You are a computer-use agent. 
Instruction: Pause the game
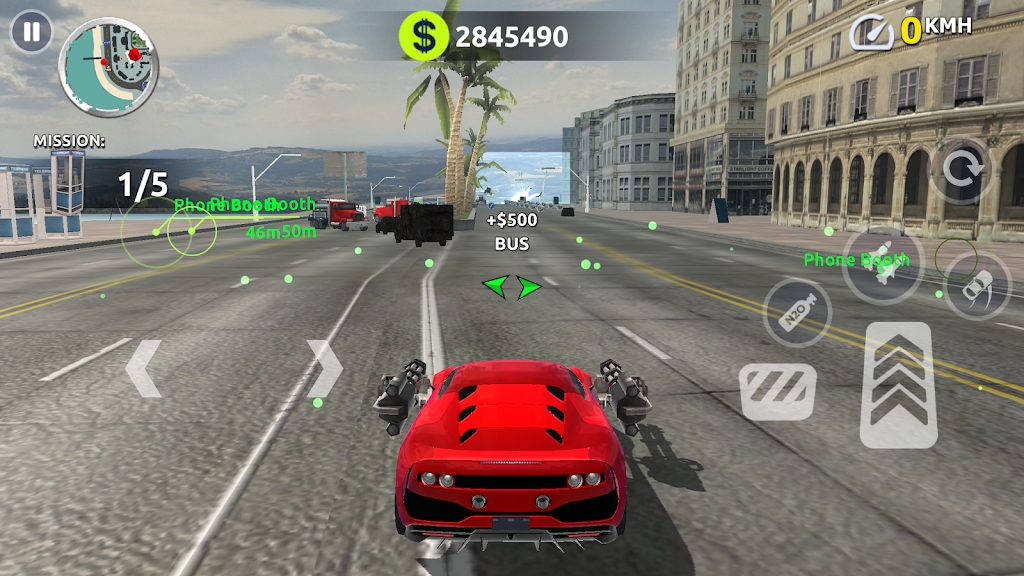coord(31,32)
